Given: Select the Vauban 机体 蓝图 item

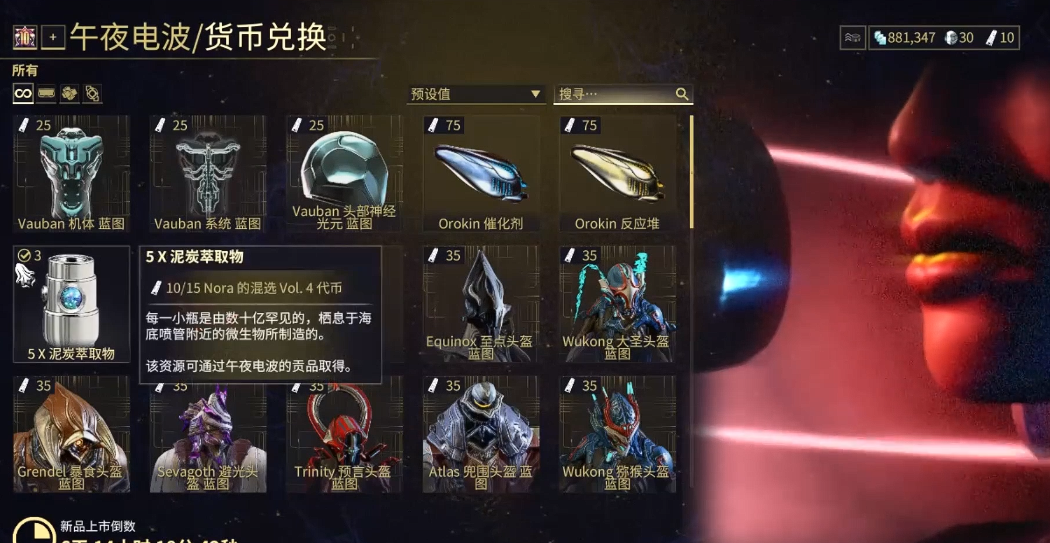Looking at the screenshot, I should [71, 173].
